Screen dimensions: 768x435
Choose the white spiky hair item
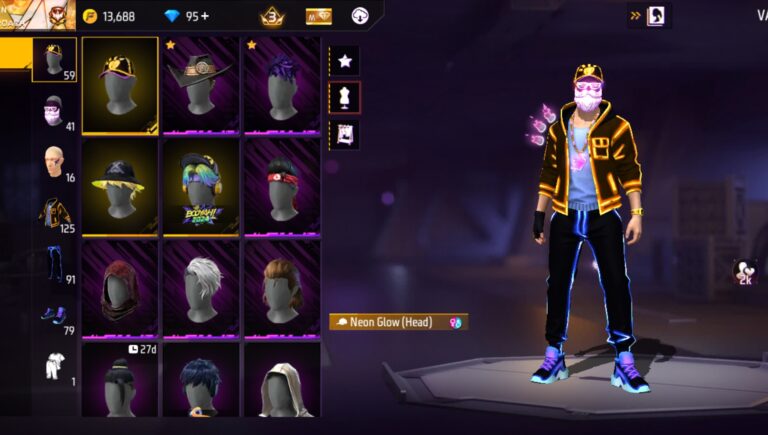point(201,288)
